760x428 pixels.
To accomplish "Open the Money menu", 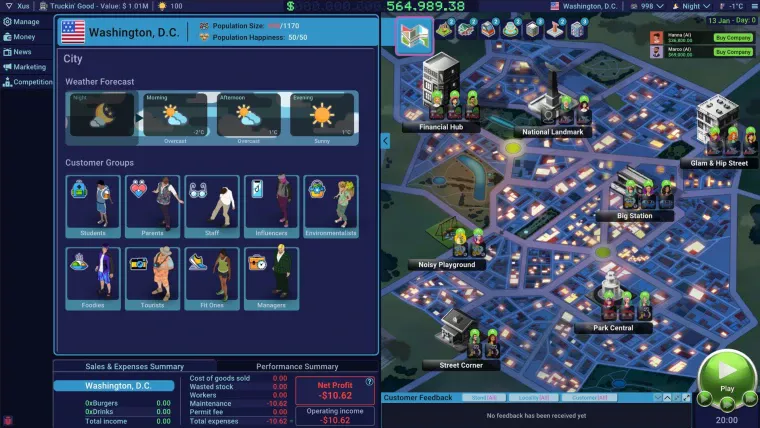I will [20, 37].
